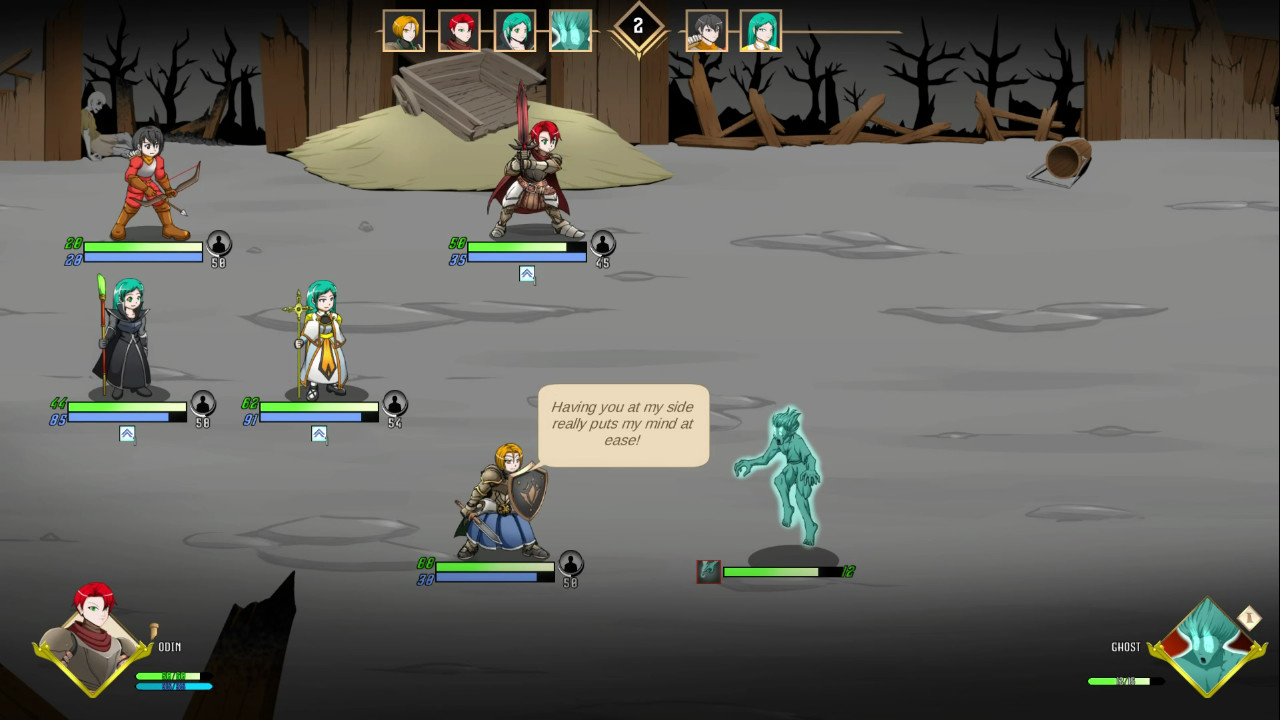
Task: Select the glowing Ghost enemy sprite
Action: coord(787,480)
